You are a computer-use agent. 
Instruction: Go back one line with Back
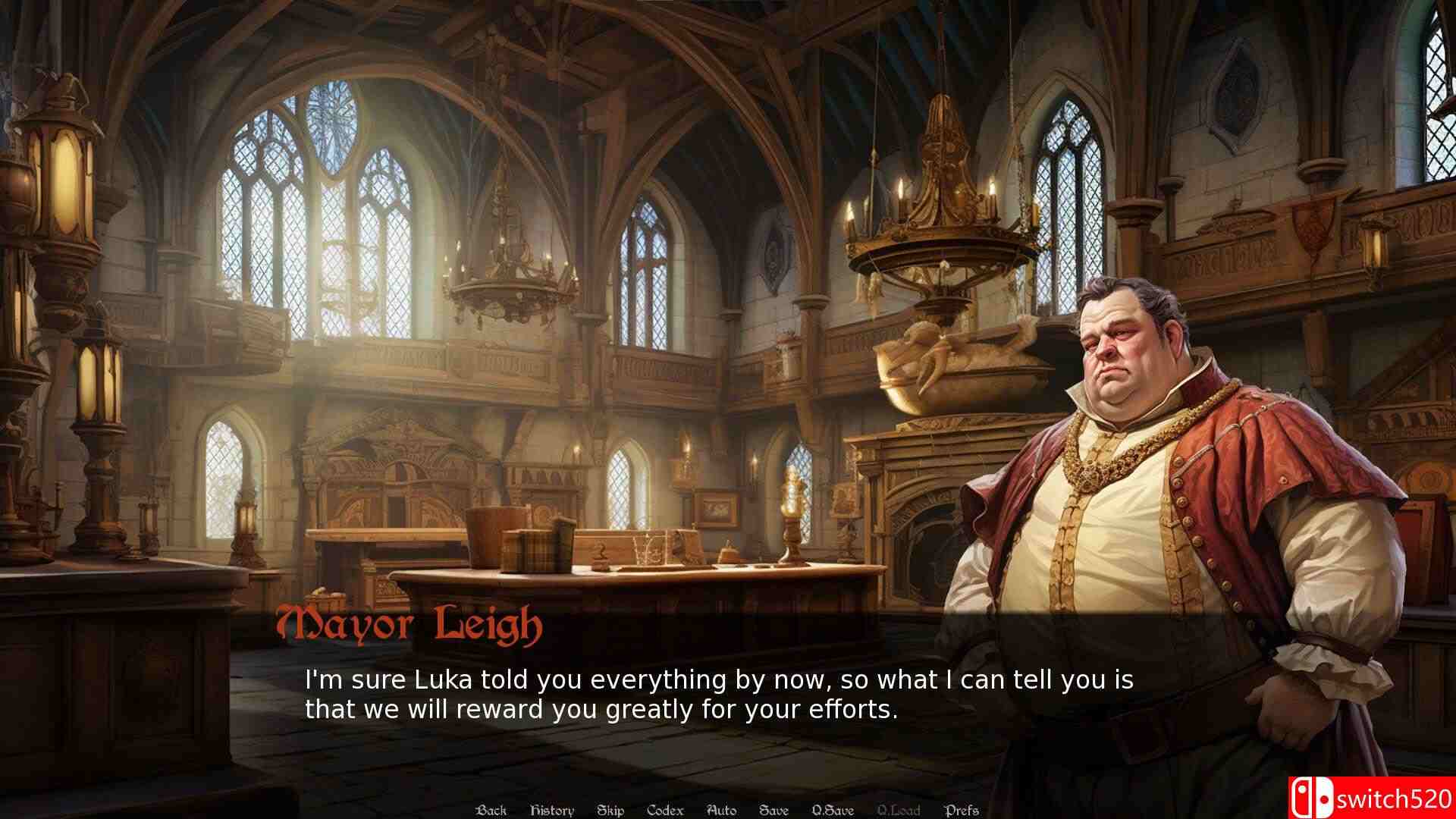[491, 810]
